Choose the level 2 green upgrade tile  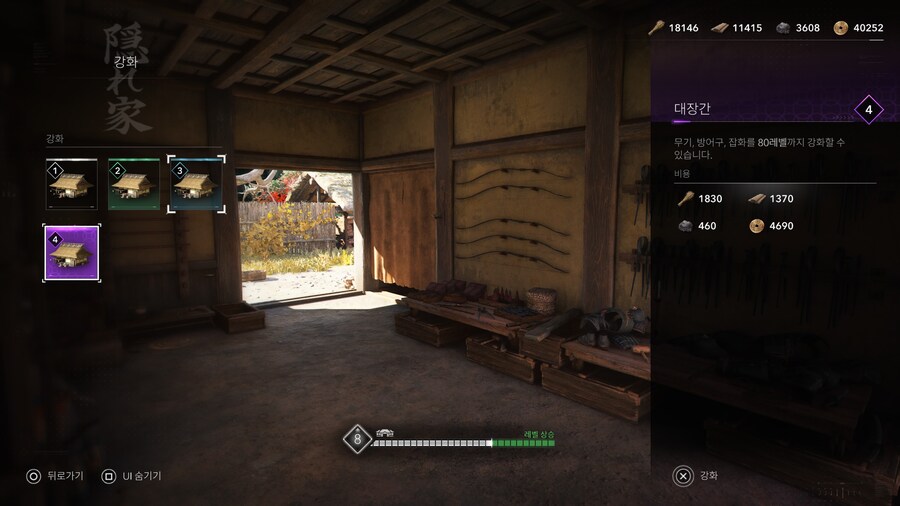coord(133,184)
